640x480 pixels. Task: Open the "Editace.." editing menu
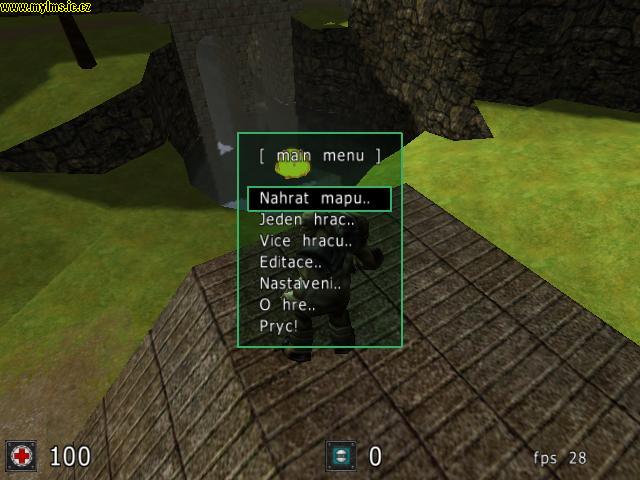click(x=290, y=262)
